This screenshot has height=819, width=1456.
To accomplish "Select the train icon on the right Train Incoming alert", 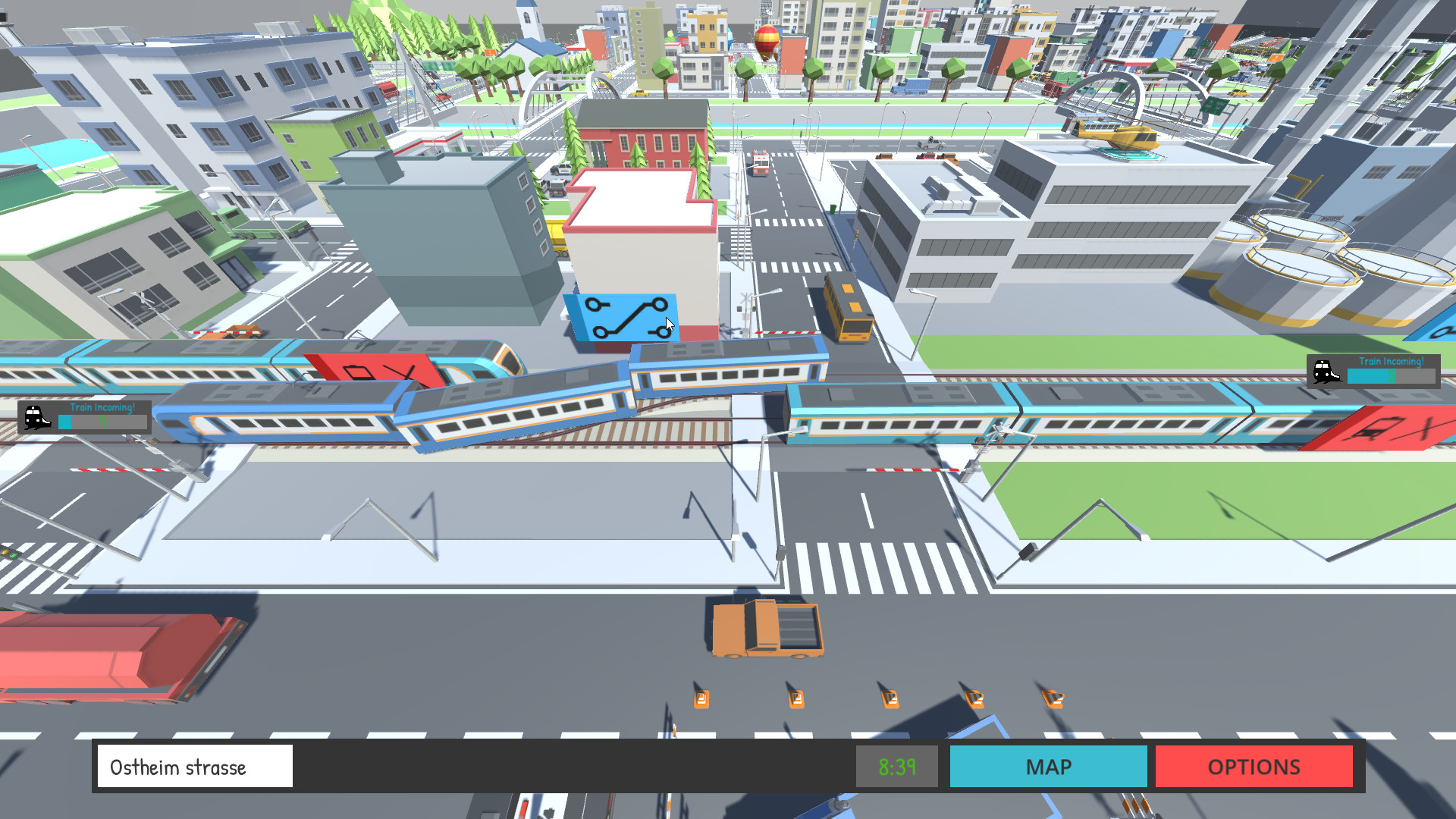I will point(1327,370).
